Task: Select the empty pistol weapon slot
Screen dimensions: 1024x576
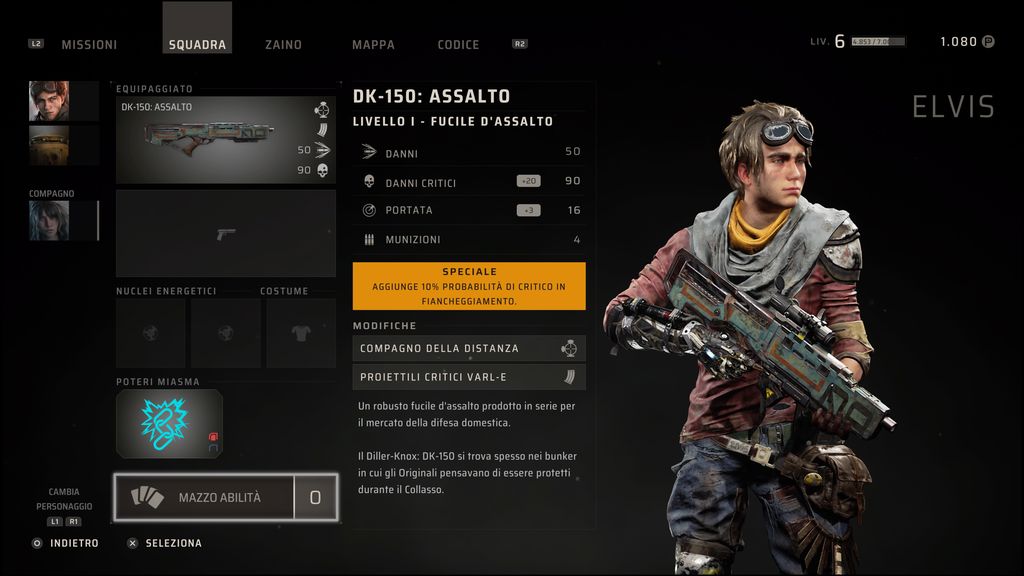Action: click(225, 234)
